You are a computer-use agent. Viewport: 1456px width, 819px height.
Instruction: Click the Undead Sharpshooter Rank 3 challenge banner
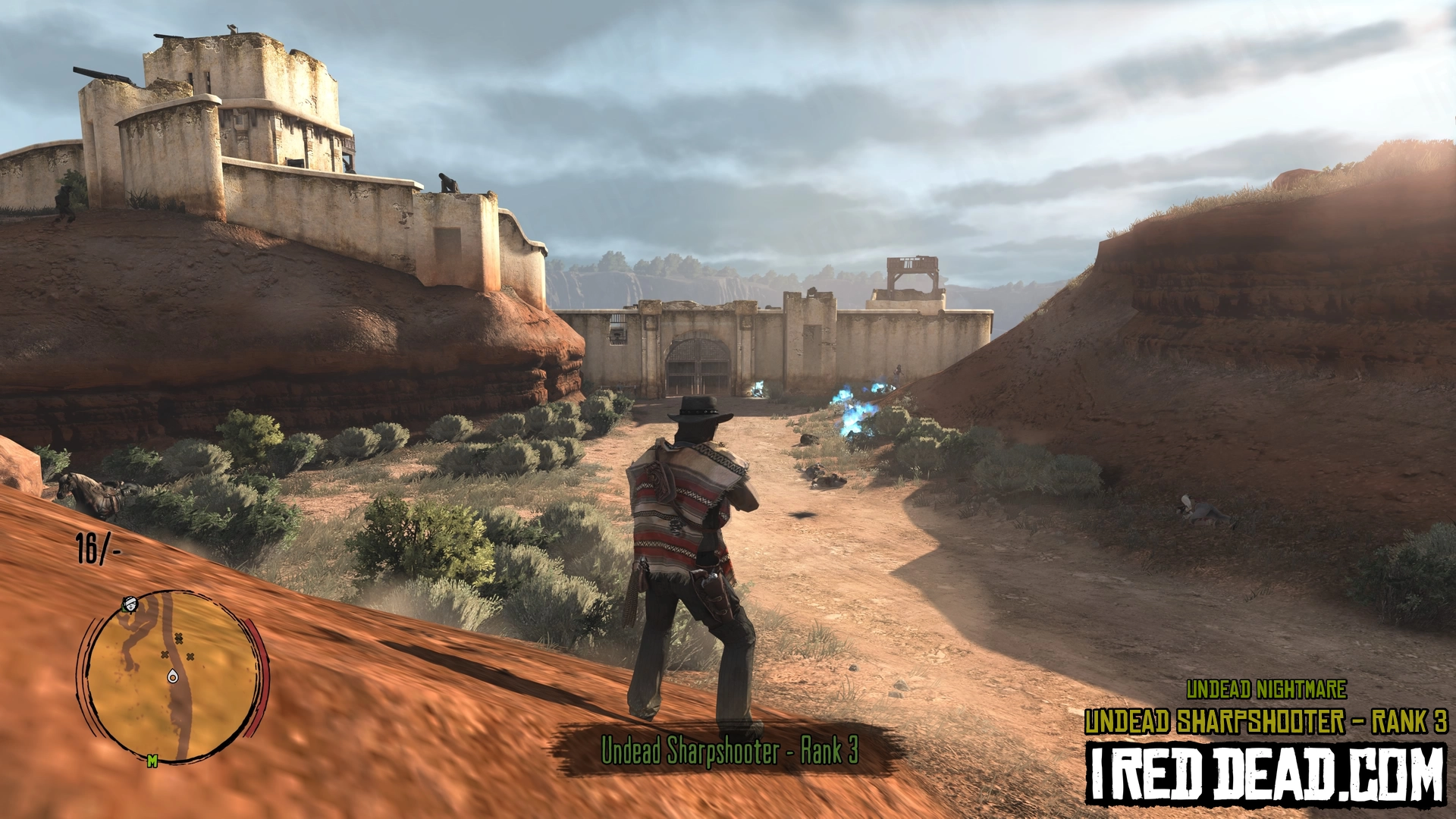[729, 751]
